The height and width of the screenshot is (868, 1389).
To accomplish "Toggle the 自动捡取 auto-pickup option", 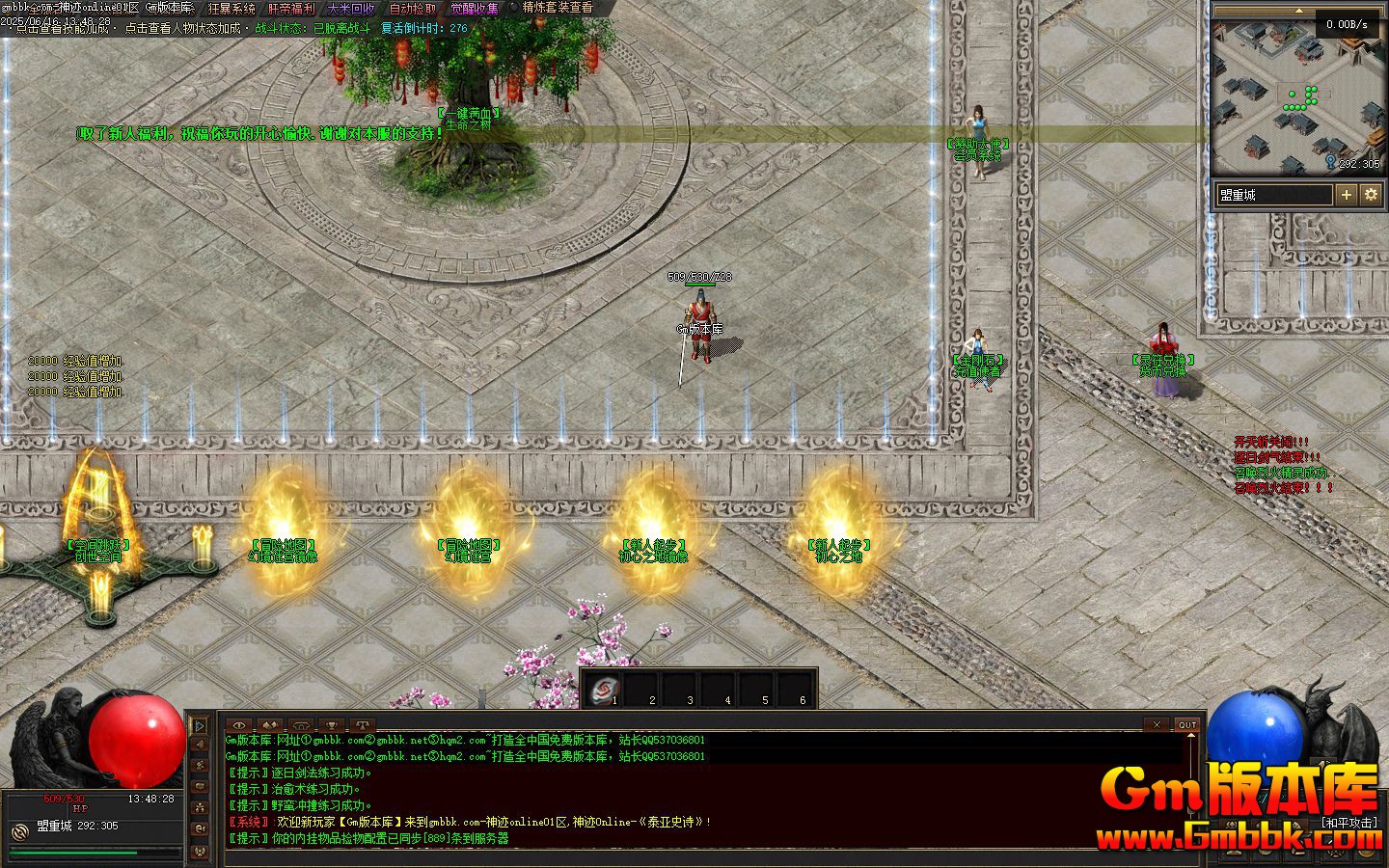I will pos(412,9).
